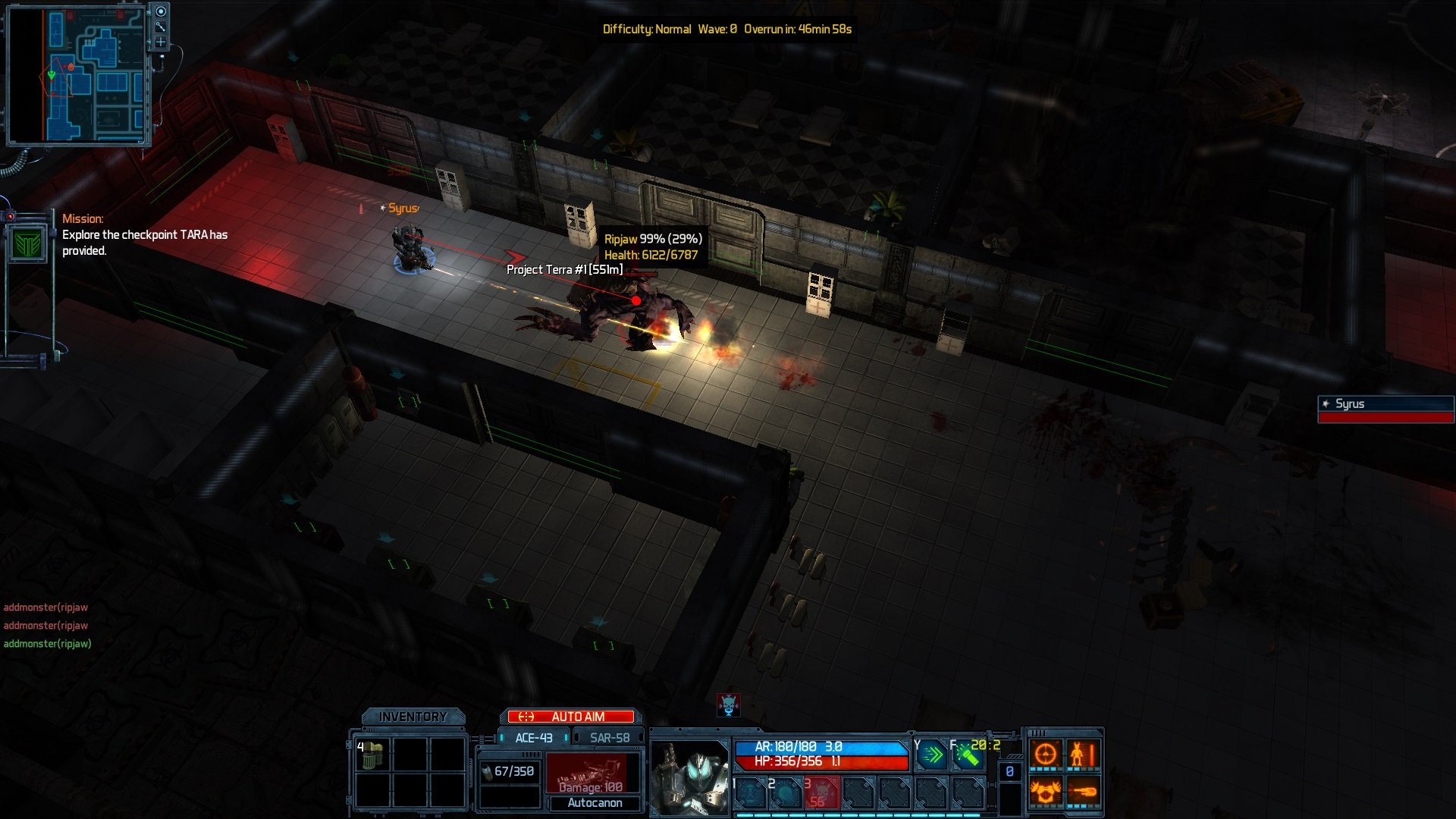The image size is (1456, 819).
Task: Click the flare ability icon beside F
Action: (x=969, y=755)
